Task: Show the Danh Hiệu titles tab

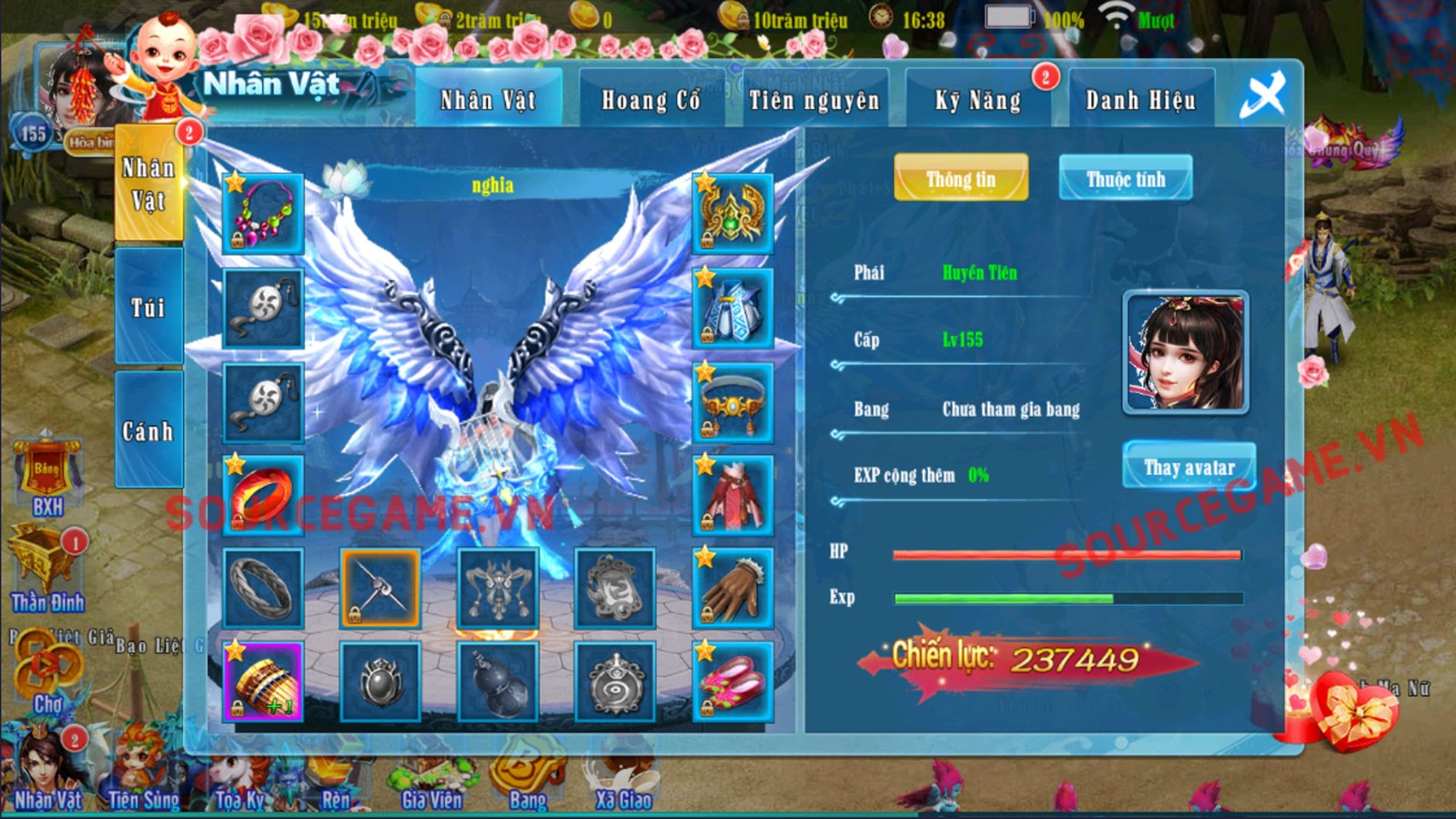Action: coord(1140,100)
